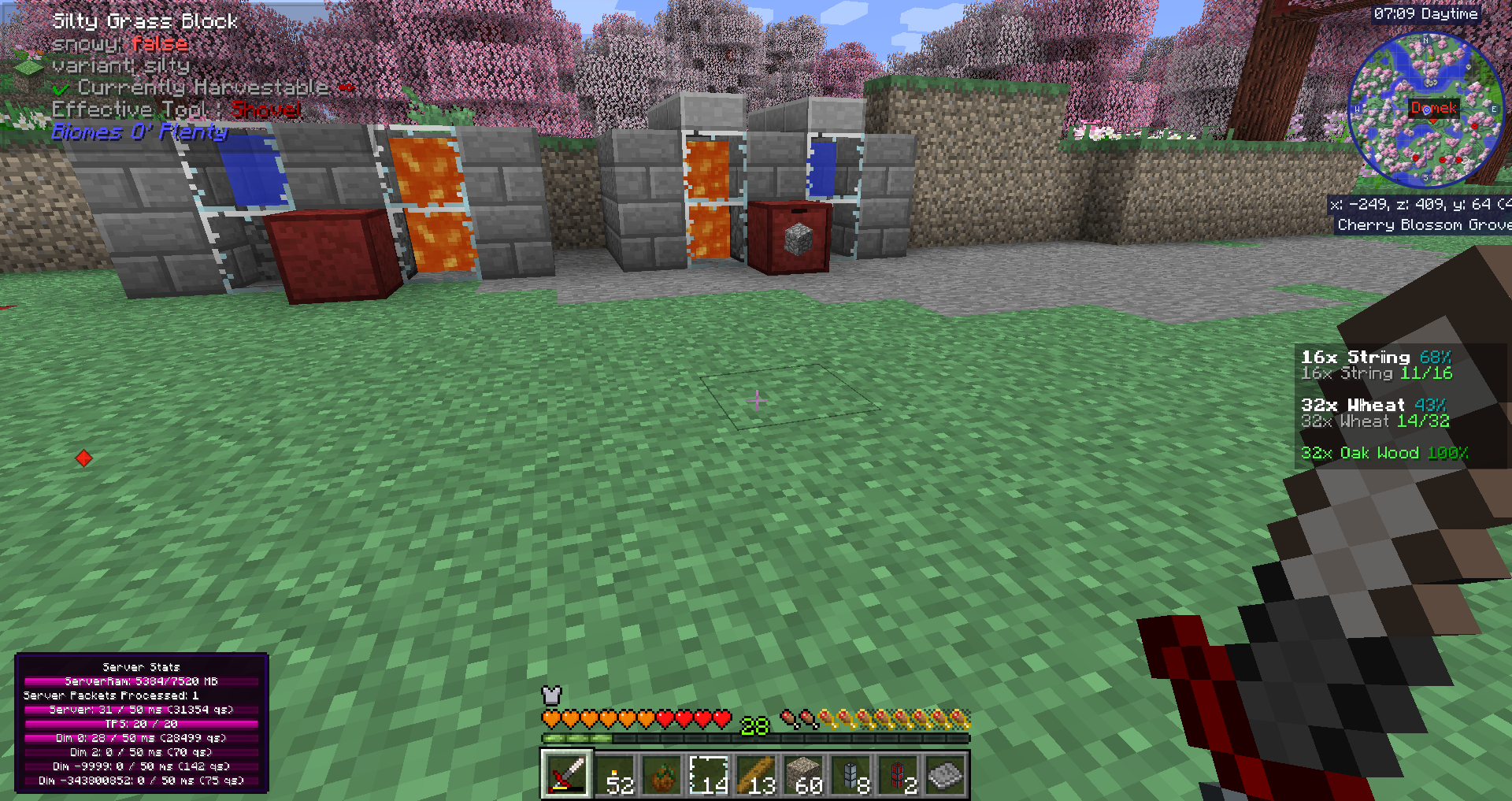Select the brown sapling bag slot
The width and height of the screenshot is (1512, 801).
(662, 775)
